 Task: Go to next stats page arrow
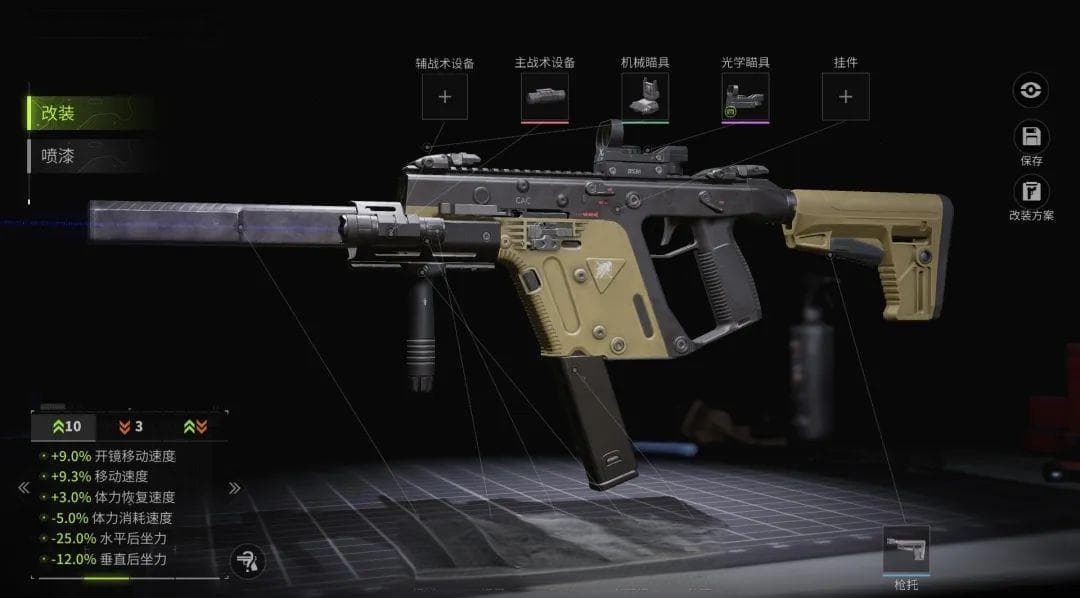tap(235, 488)
